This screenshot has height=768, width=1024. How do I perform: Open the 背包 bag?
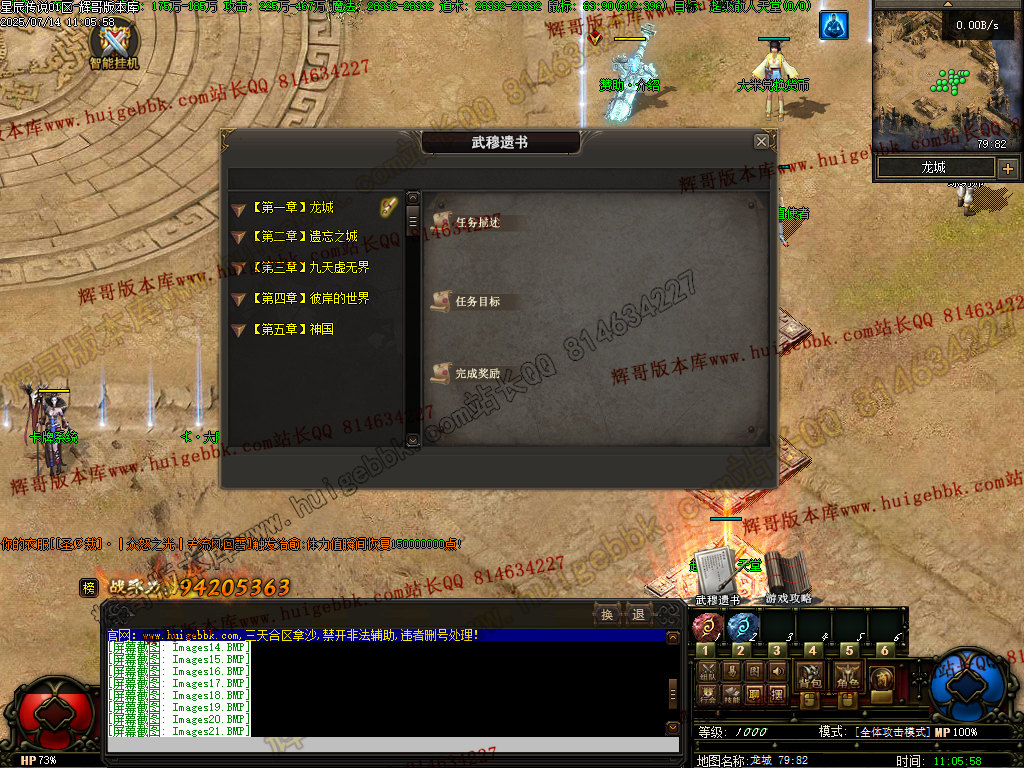tap(809, 677)
